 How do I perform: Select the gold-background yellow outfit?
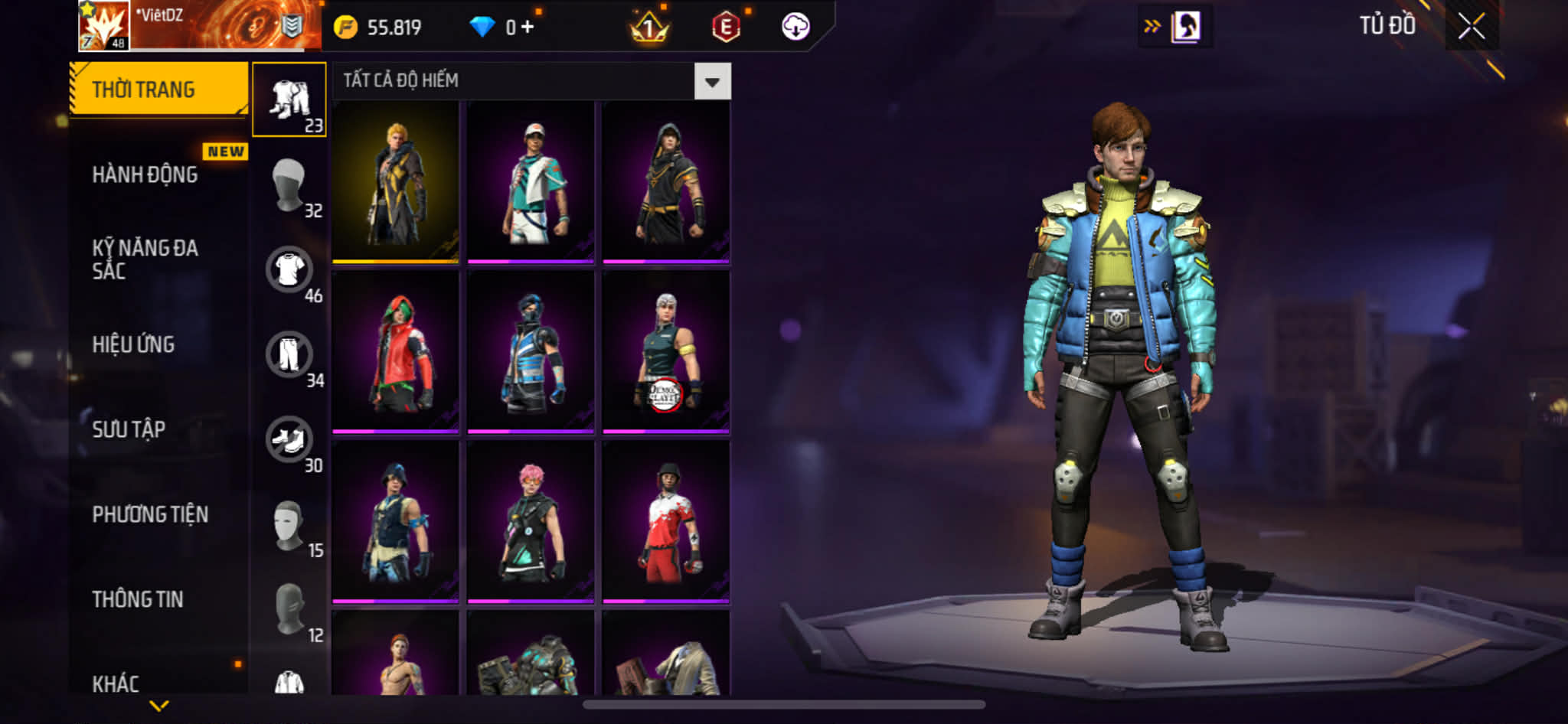[396, 181]
